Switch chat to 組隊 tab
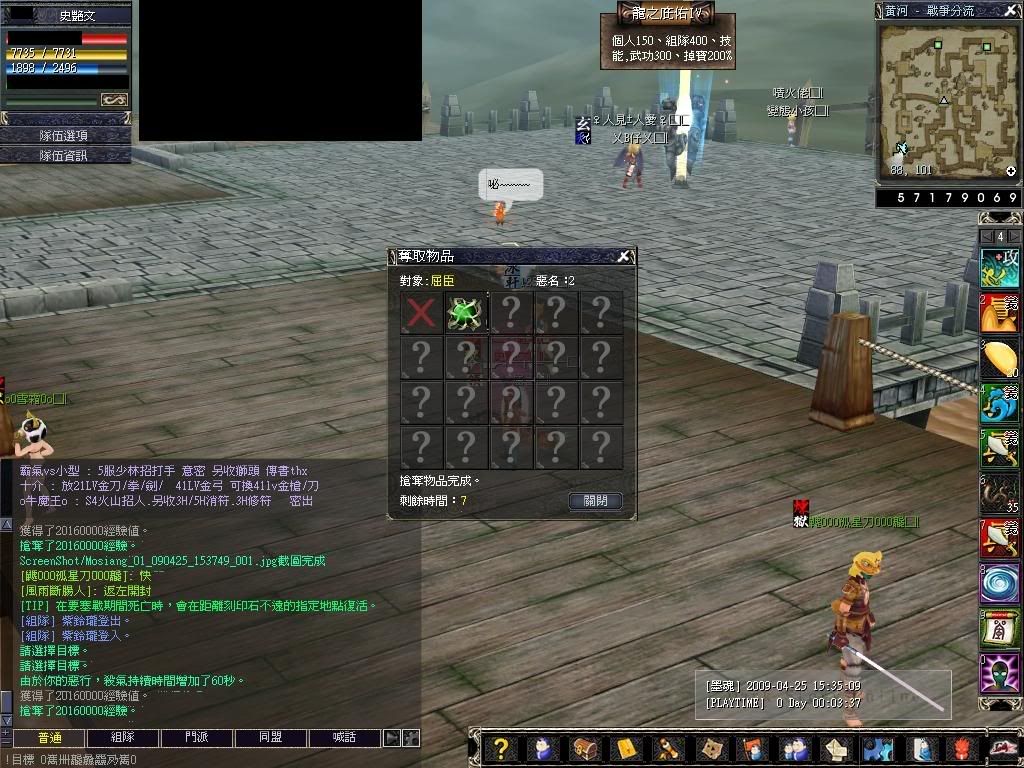Screen dimensions: 1024x768 coord(123,738)
